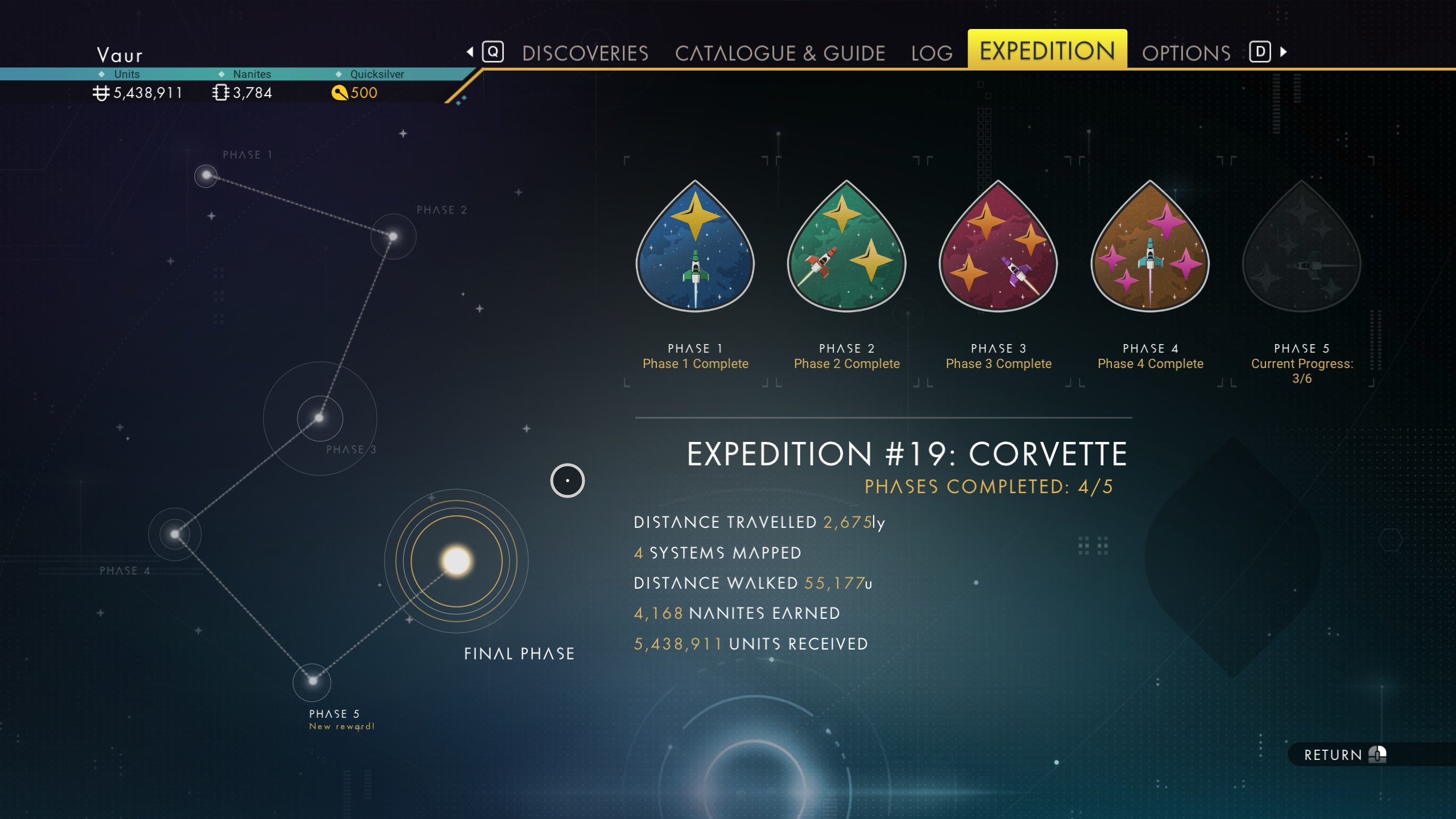Open the Options tab
The image size is (1456, 819).
pos(1186,53)
